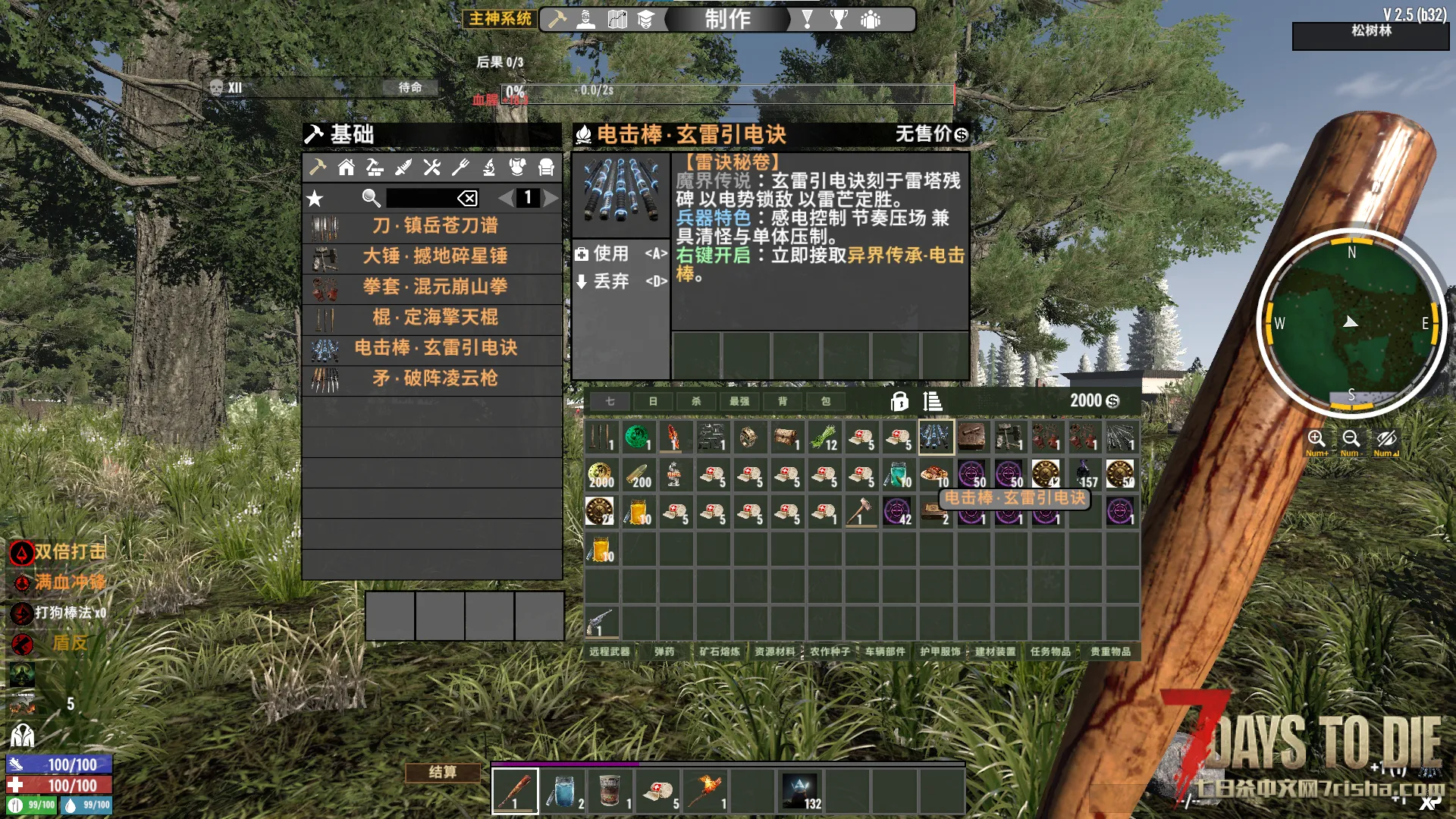The width and height of the screenshot is (1456, 819).
Task: Click the 结算 settle button
Action: 443,772
